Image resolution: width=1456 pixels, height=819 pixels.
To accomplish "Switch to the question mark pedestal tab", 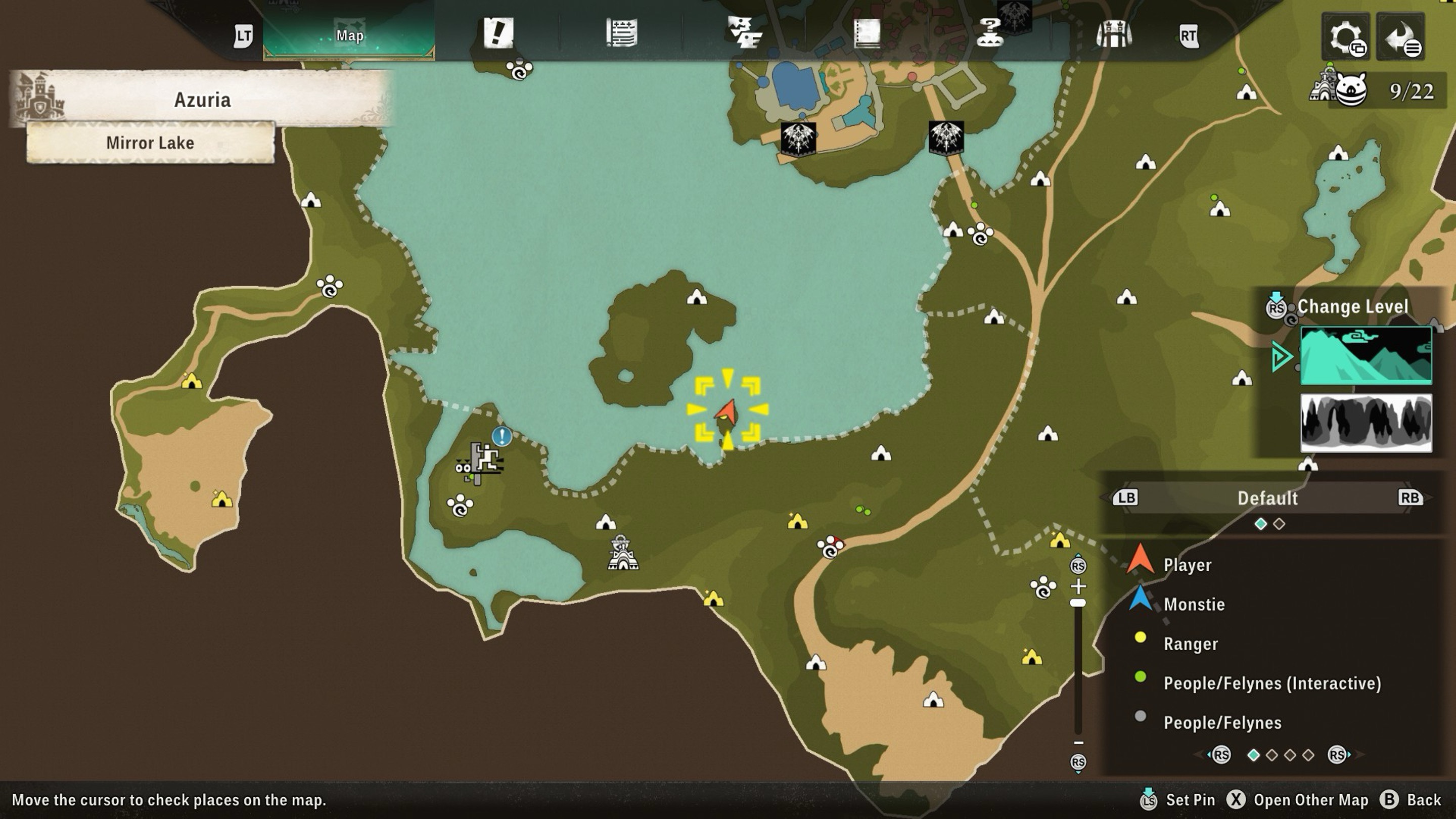I will click(x=990, y=33).
